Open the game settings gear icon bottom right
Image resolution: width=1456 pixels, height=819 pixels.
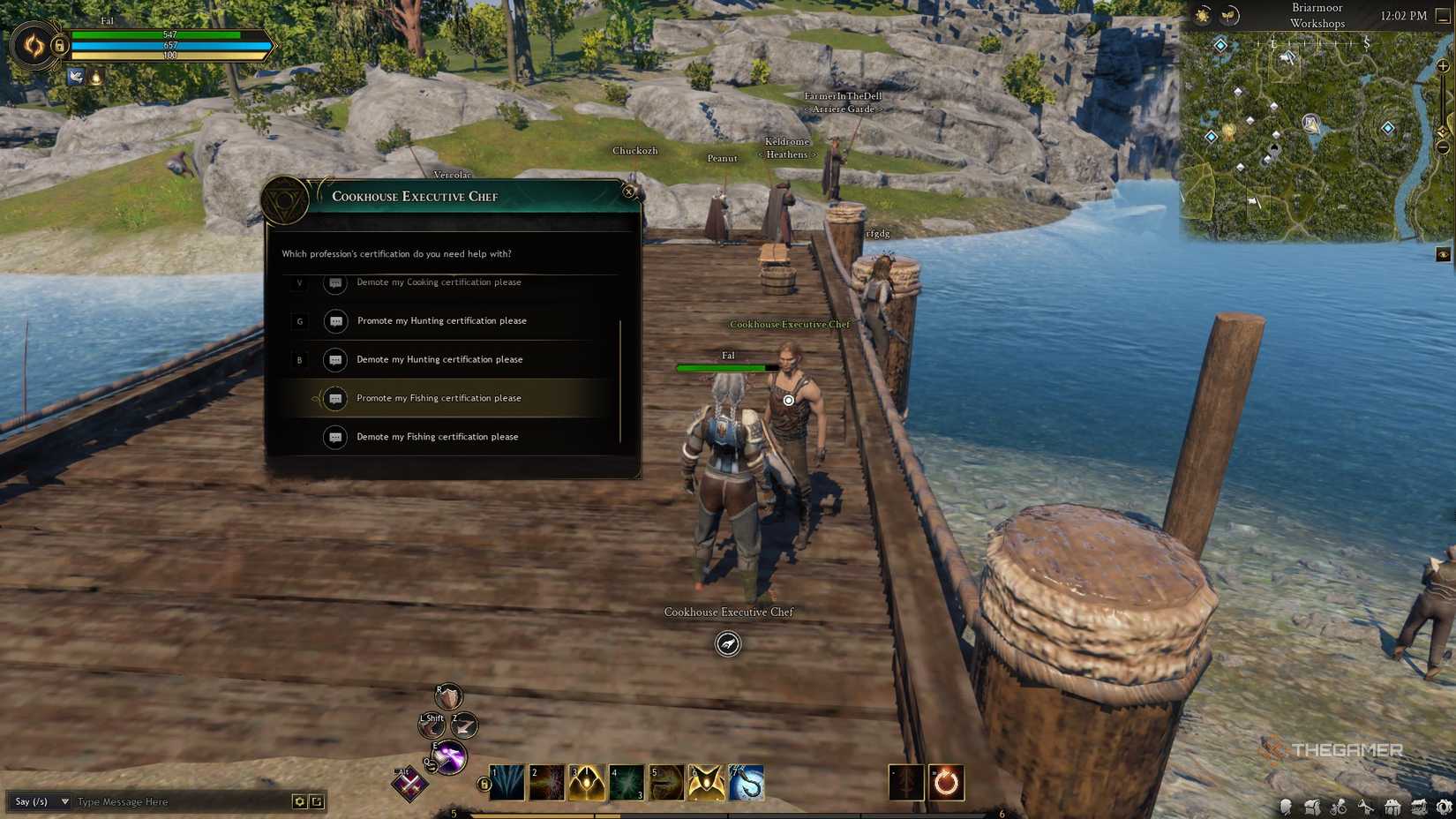click(1443, 806)
